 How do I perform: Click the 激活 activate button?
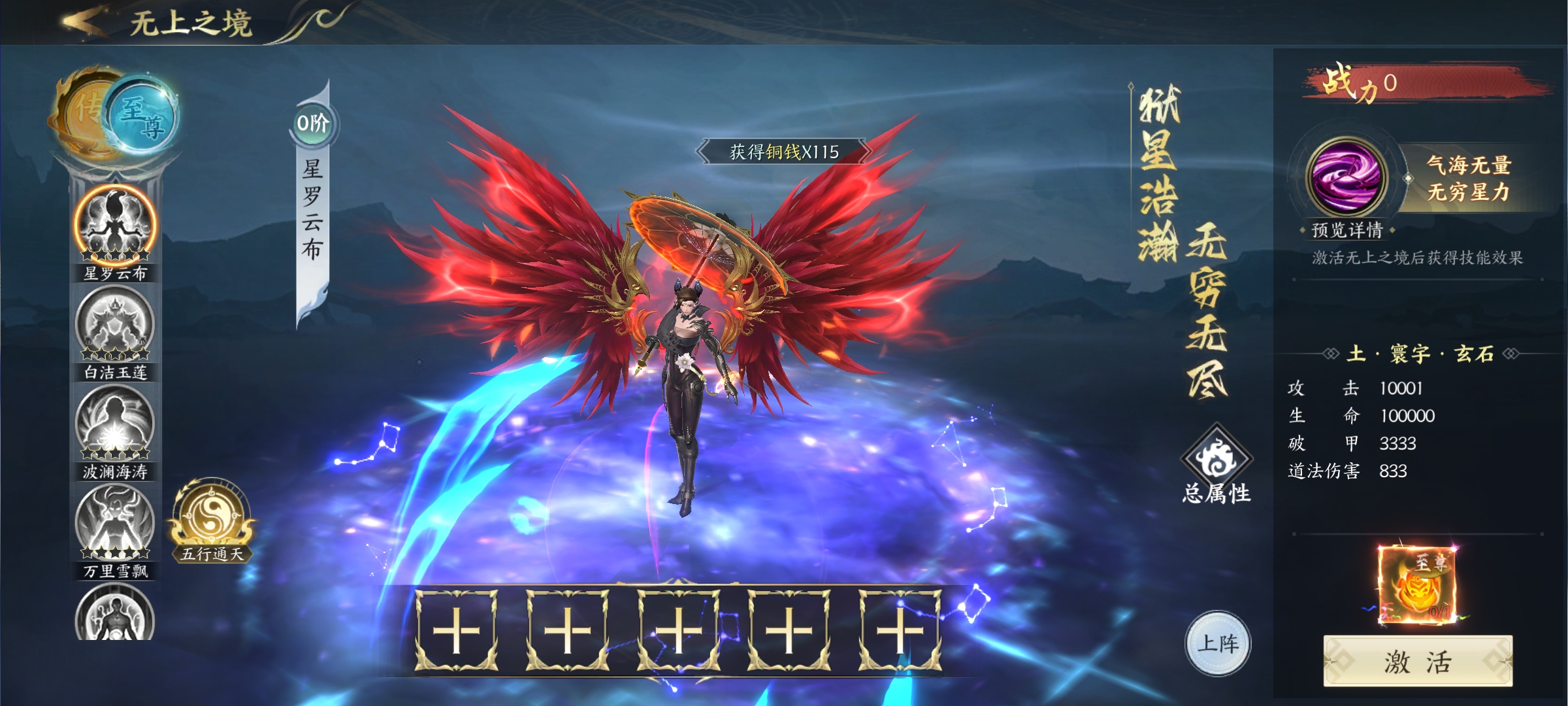(x=1418, y=662)
